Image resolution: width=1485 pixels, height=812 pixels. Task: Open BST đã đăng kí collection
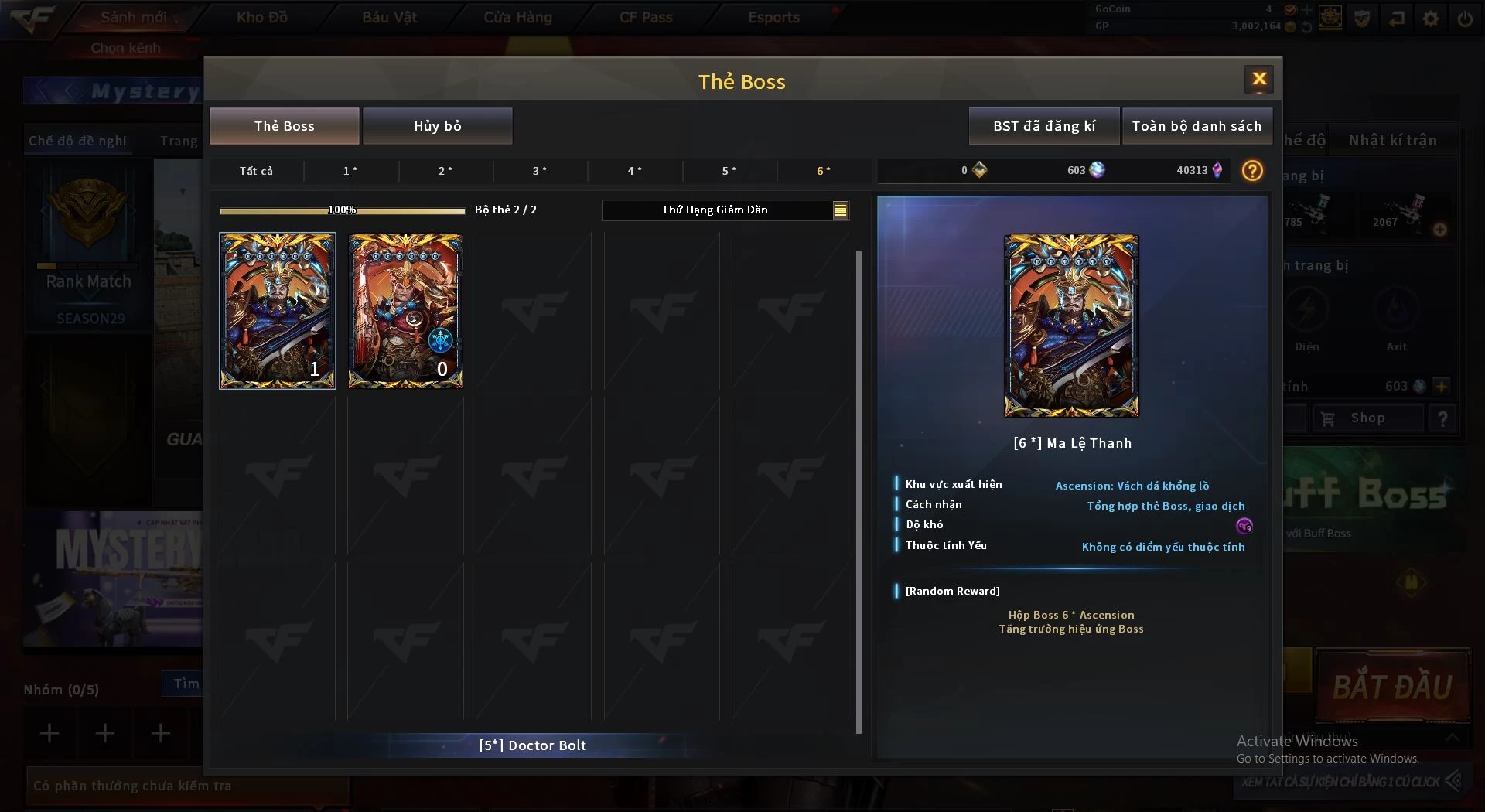coord(1043,126)
